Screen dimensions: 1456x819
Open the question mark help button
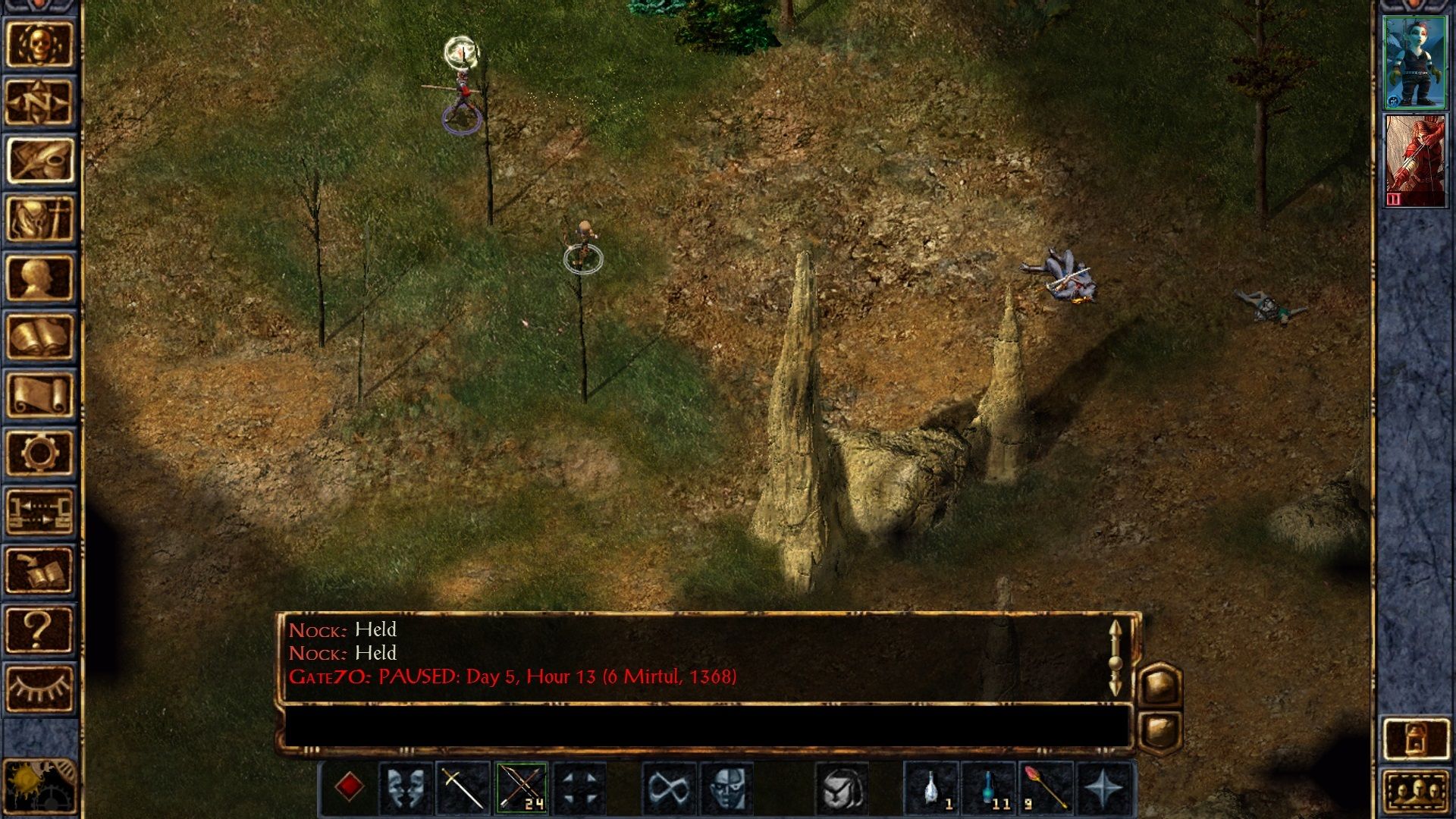(39, 629)
